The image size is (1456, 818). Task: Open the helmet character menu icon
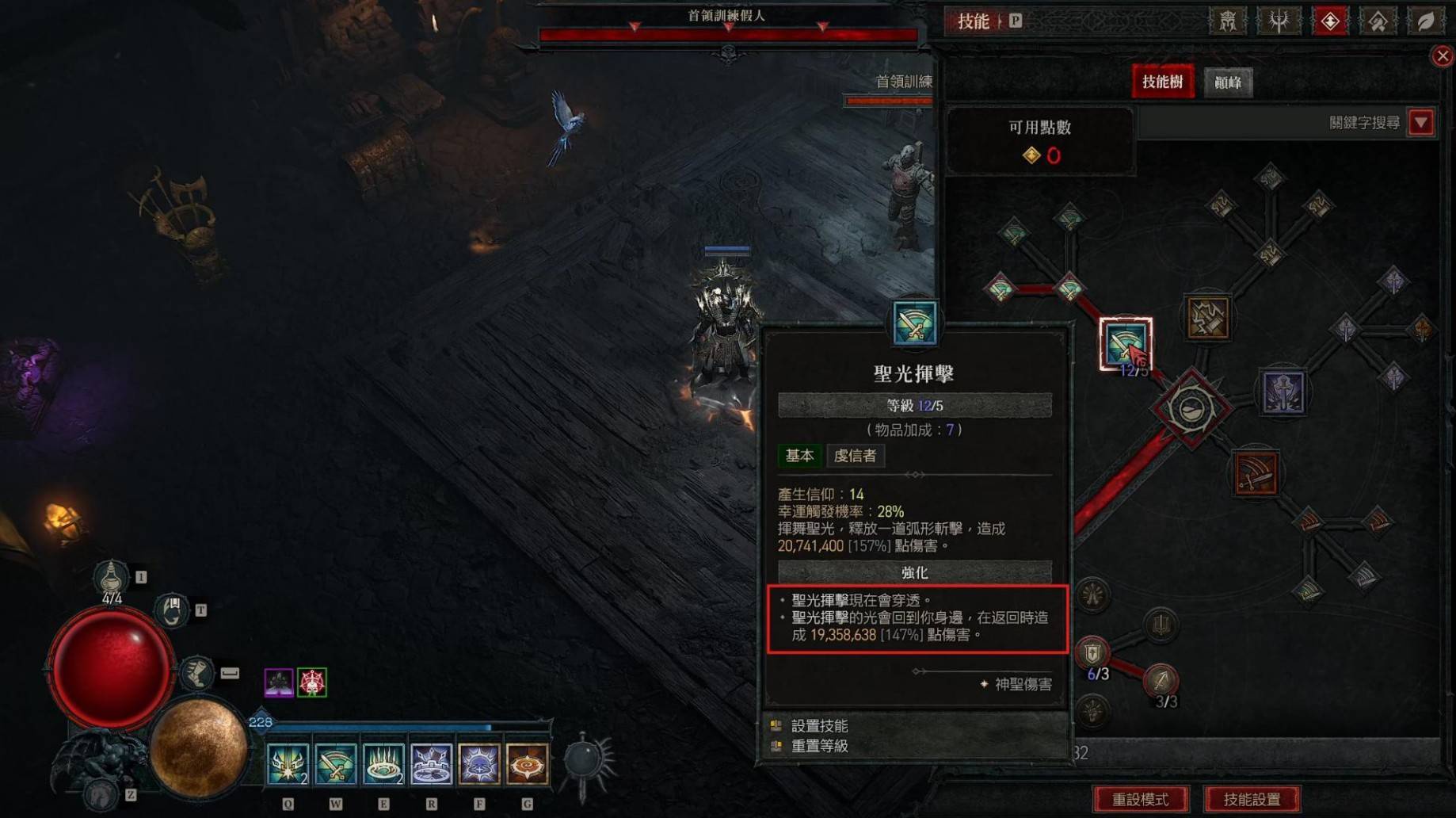click(1227, 21)
